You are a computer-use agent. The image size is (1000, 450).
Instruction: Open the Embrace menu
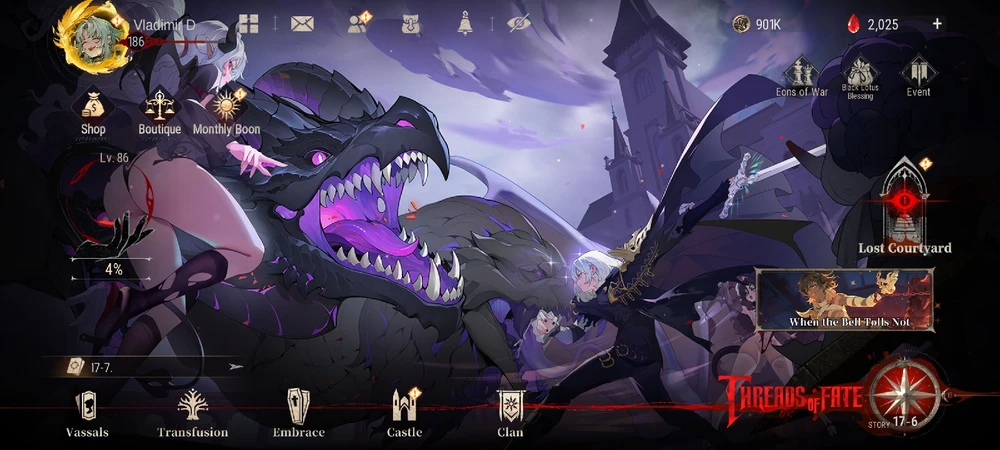(299, 413)
